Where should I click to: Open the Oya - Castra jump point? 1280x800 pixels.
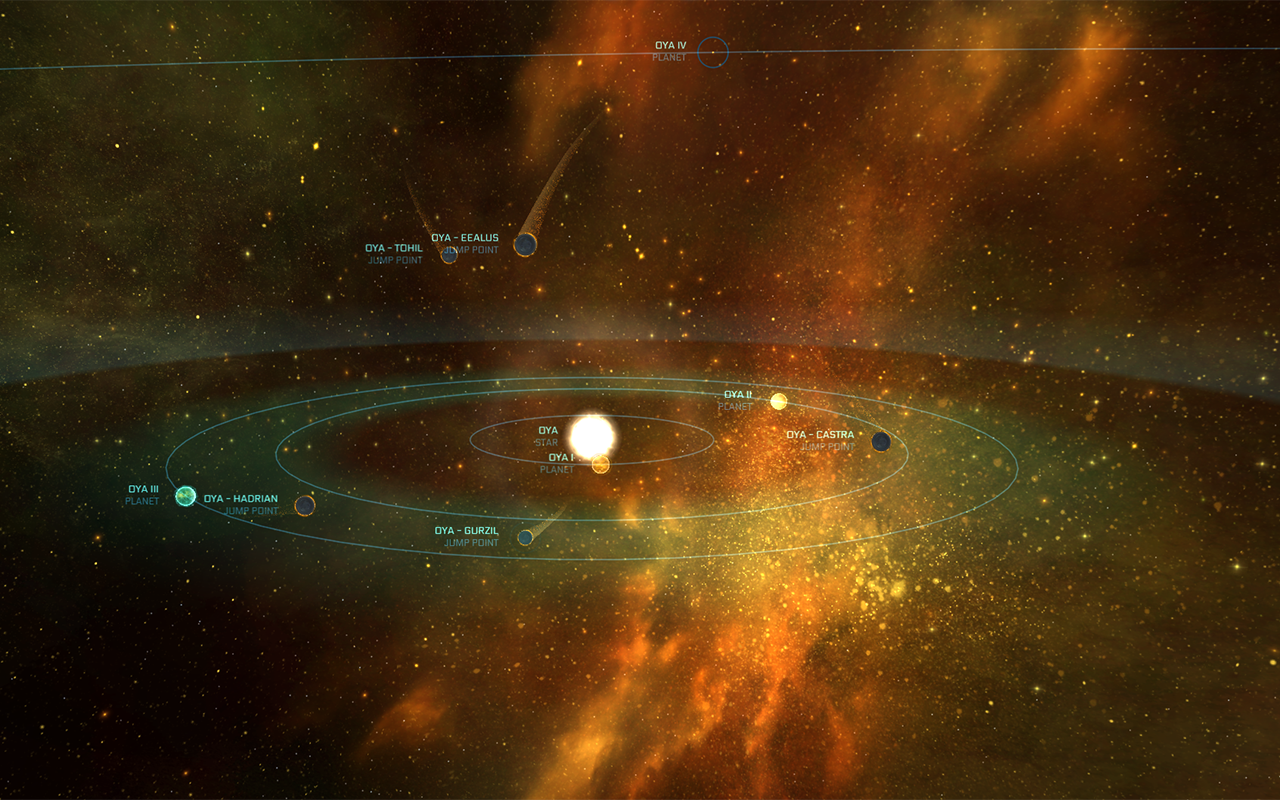881,441
